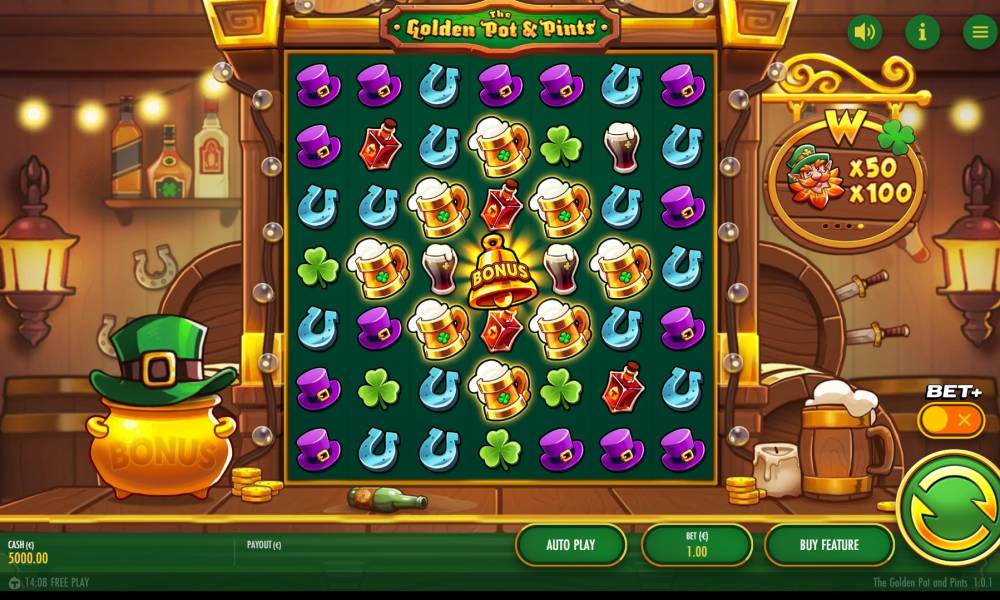Image resolution: width=1000 pixels, height=600 pixels.
Task: Open the Buy Feature menu
Action: click(829, 545)
